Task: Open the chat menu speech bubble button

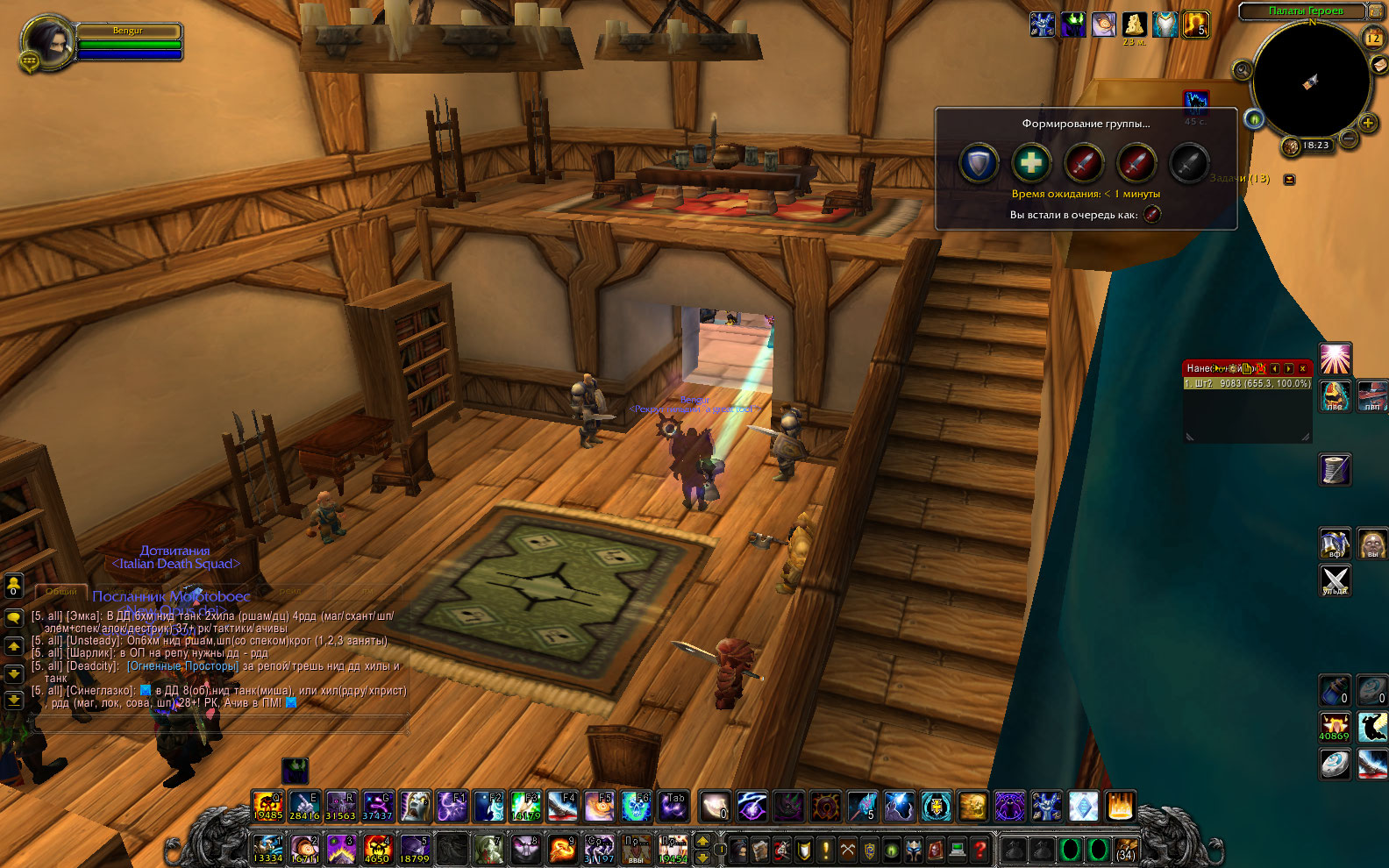Action: (14, 617)
